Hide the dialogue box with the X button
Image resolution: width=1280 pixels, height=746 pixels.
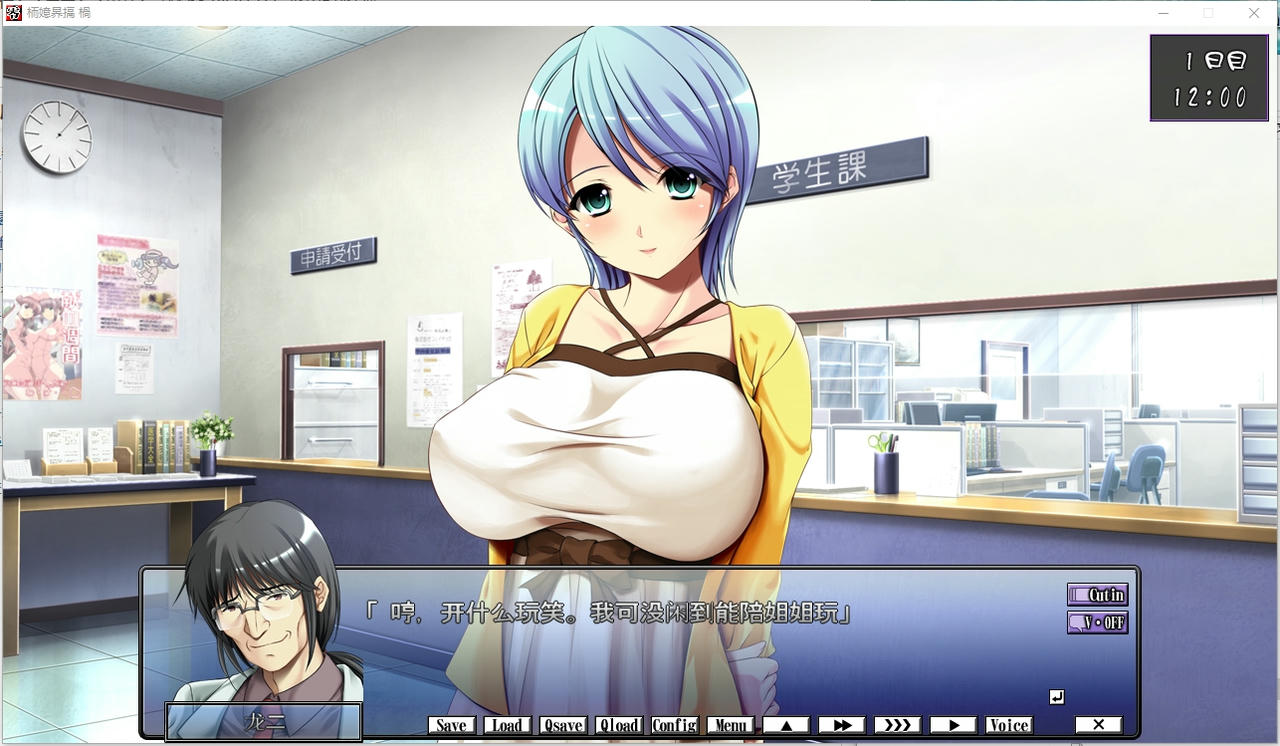(1098, 725)
